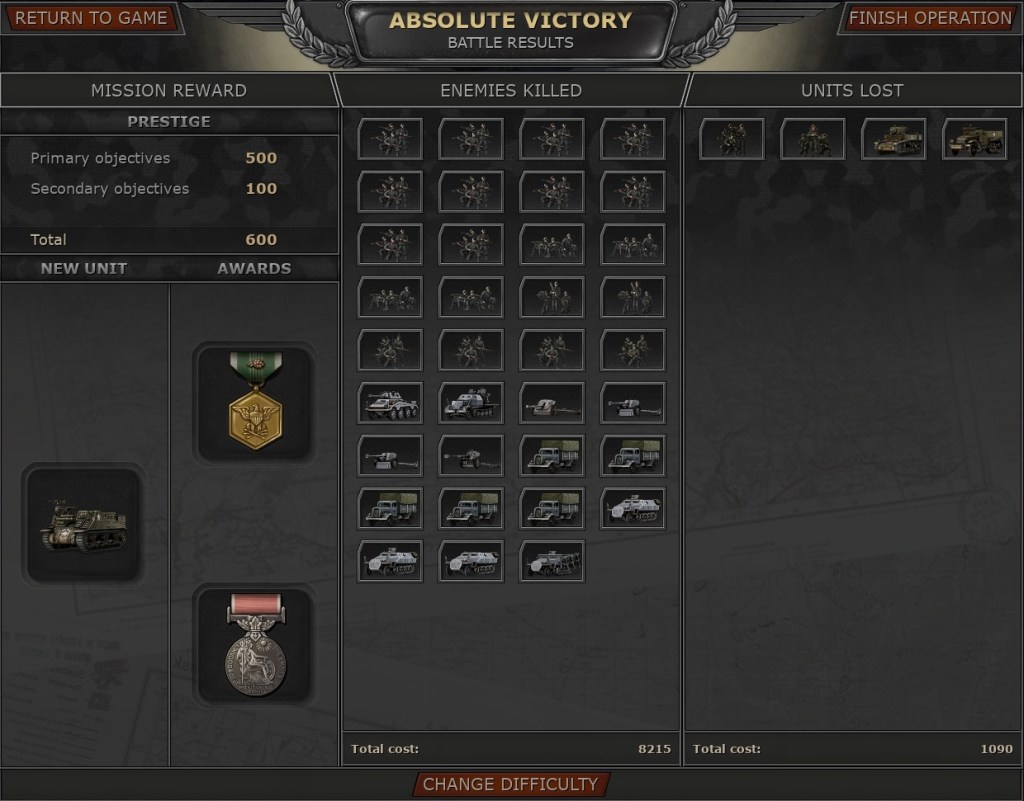Select the new unit self-propelled gun thumbnail
The image size is (1024, 801).
point(83,525)
